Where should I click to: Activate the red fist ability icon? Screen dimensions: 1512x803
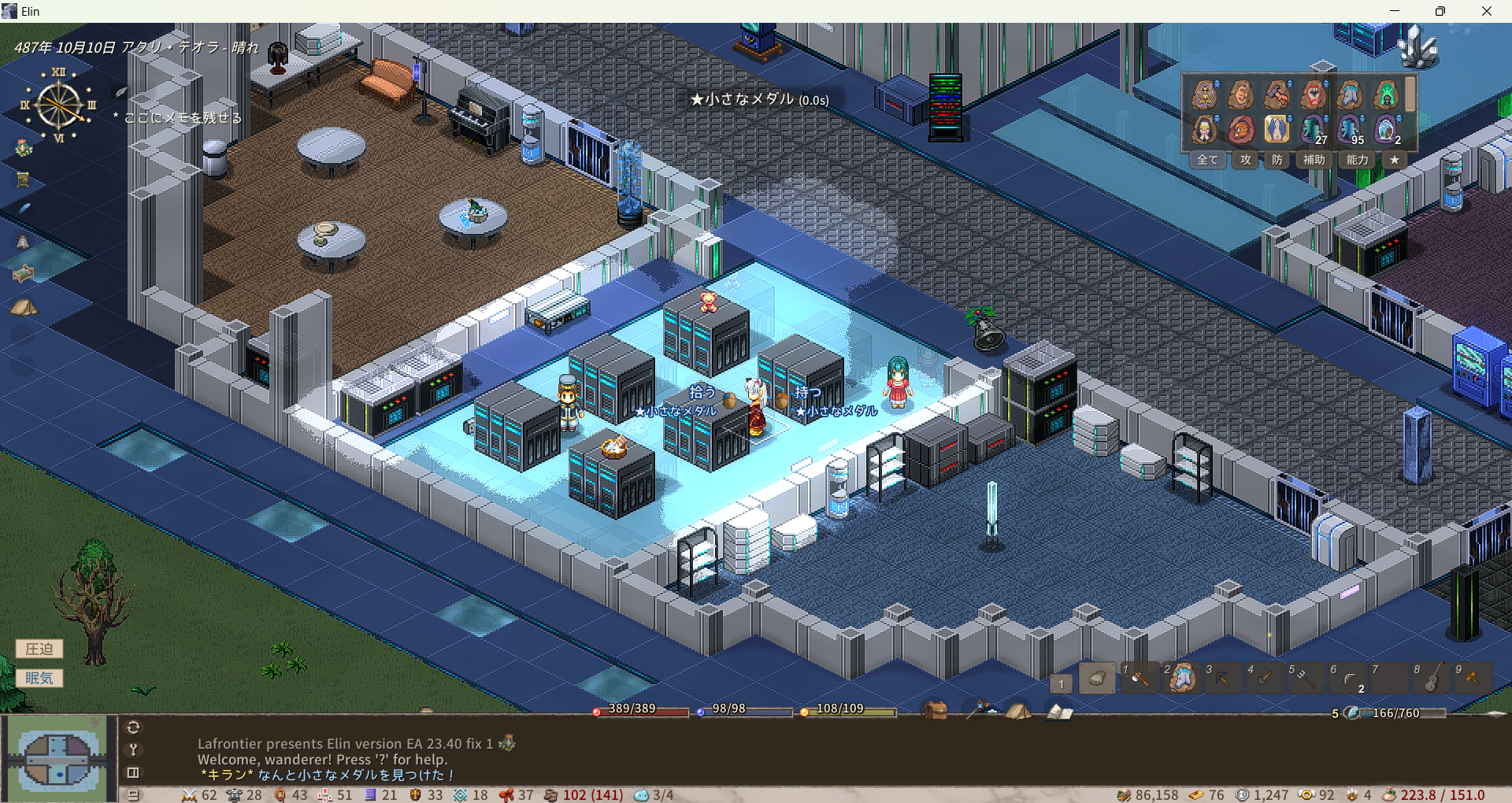(x=1313, y=95)
